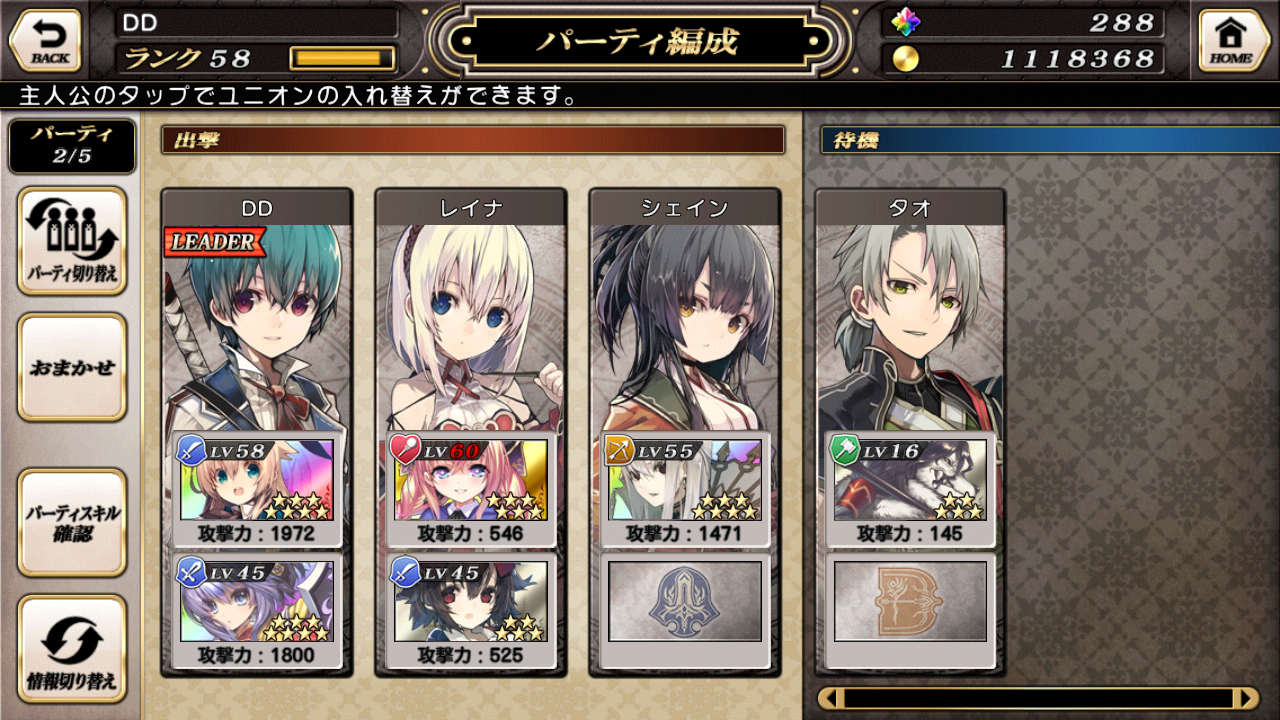Toggle 情報切り替え info display
This screenshot has height=720, width=1280.
[72, 649]
